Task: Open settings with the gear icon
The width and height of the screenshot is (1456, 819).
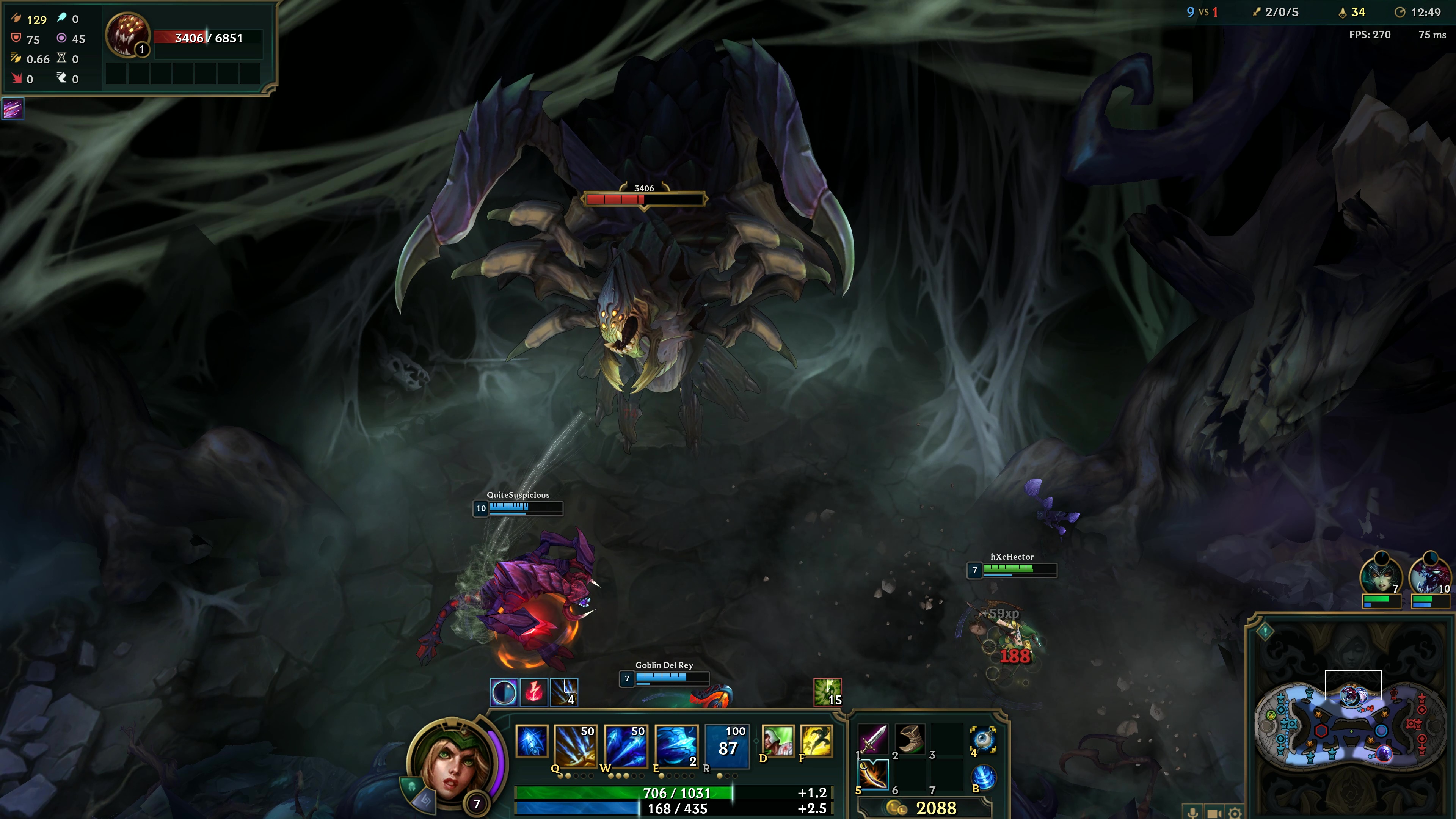Action: (x=1235, y=813)
